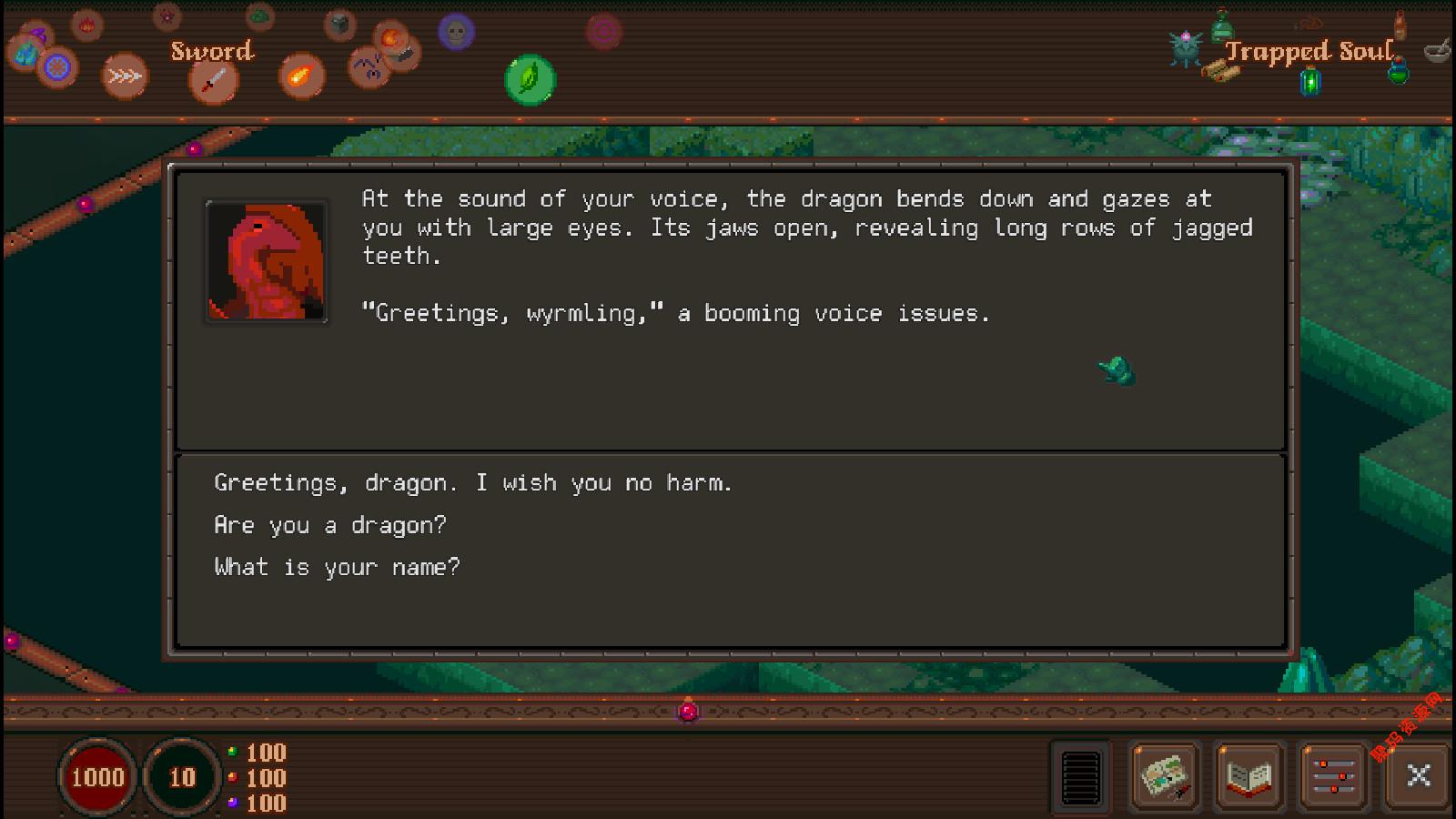The width and height of the screenshot is (1456, 819).
Task: Select the Sword ability icon
Action: point(213,81)
